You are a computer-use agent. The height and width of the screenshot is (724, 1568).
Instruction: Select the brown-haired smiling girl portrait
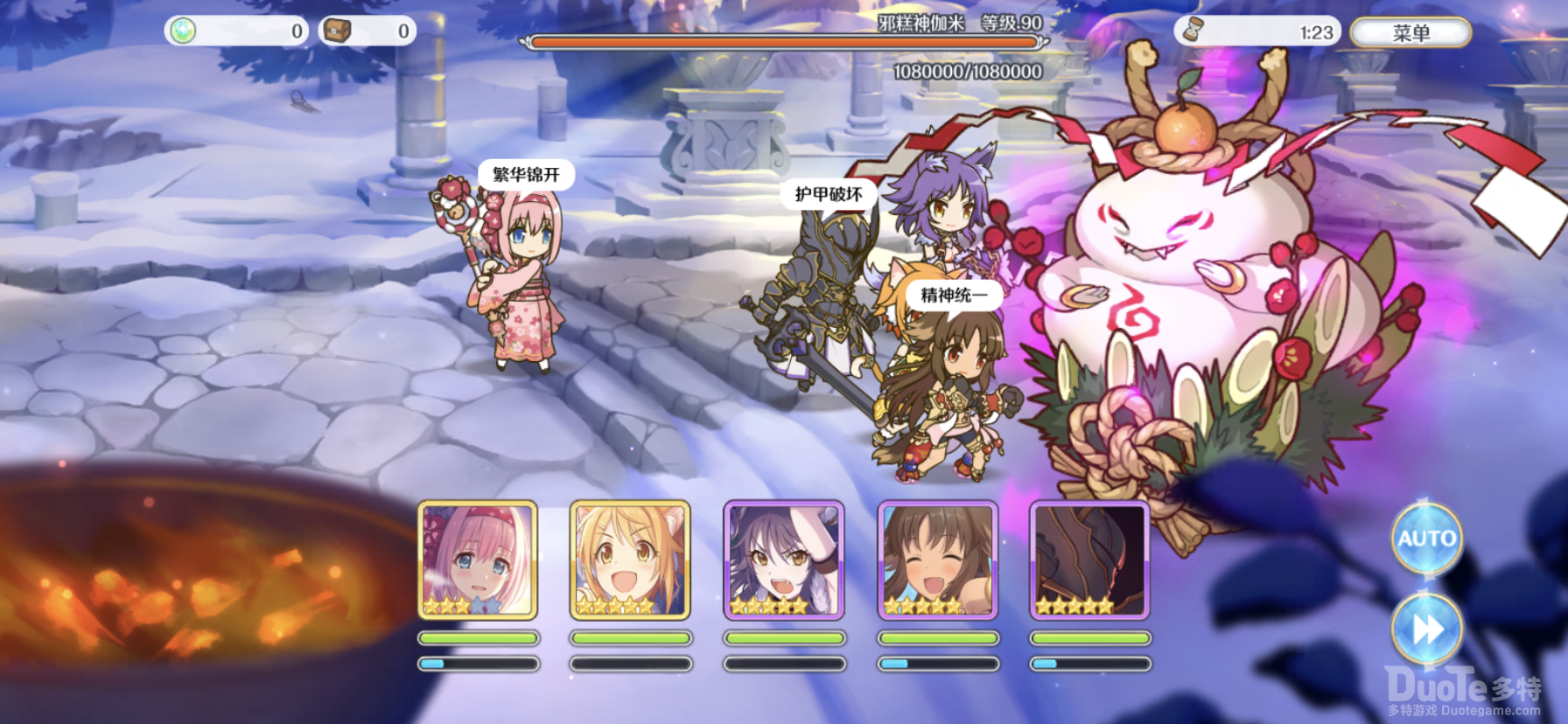tap(937, 560)
